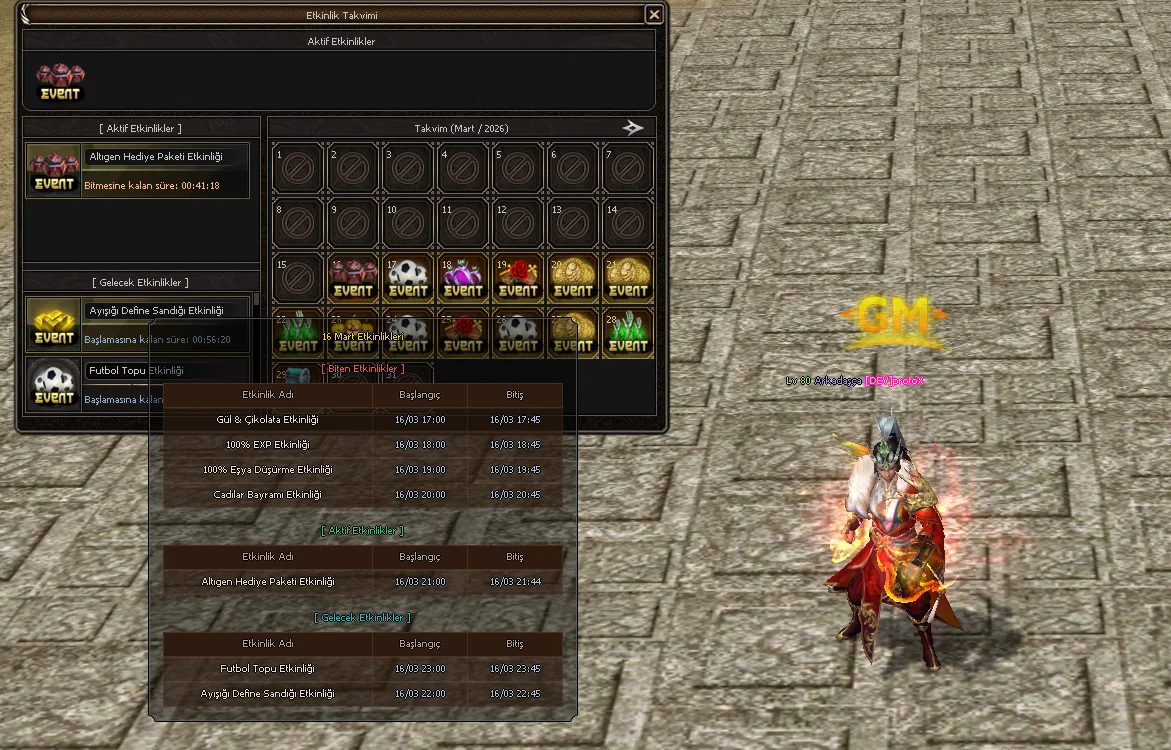
Task: Select the empty day 15 calendar cell
Action: tap(298, 277)
